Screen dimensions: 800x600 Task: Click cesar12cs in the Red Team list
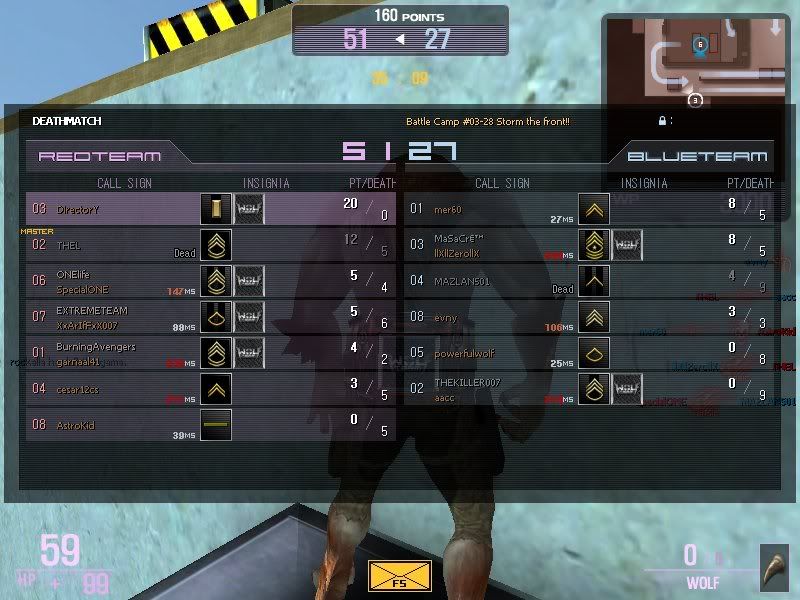211,389
